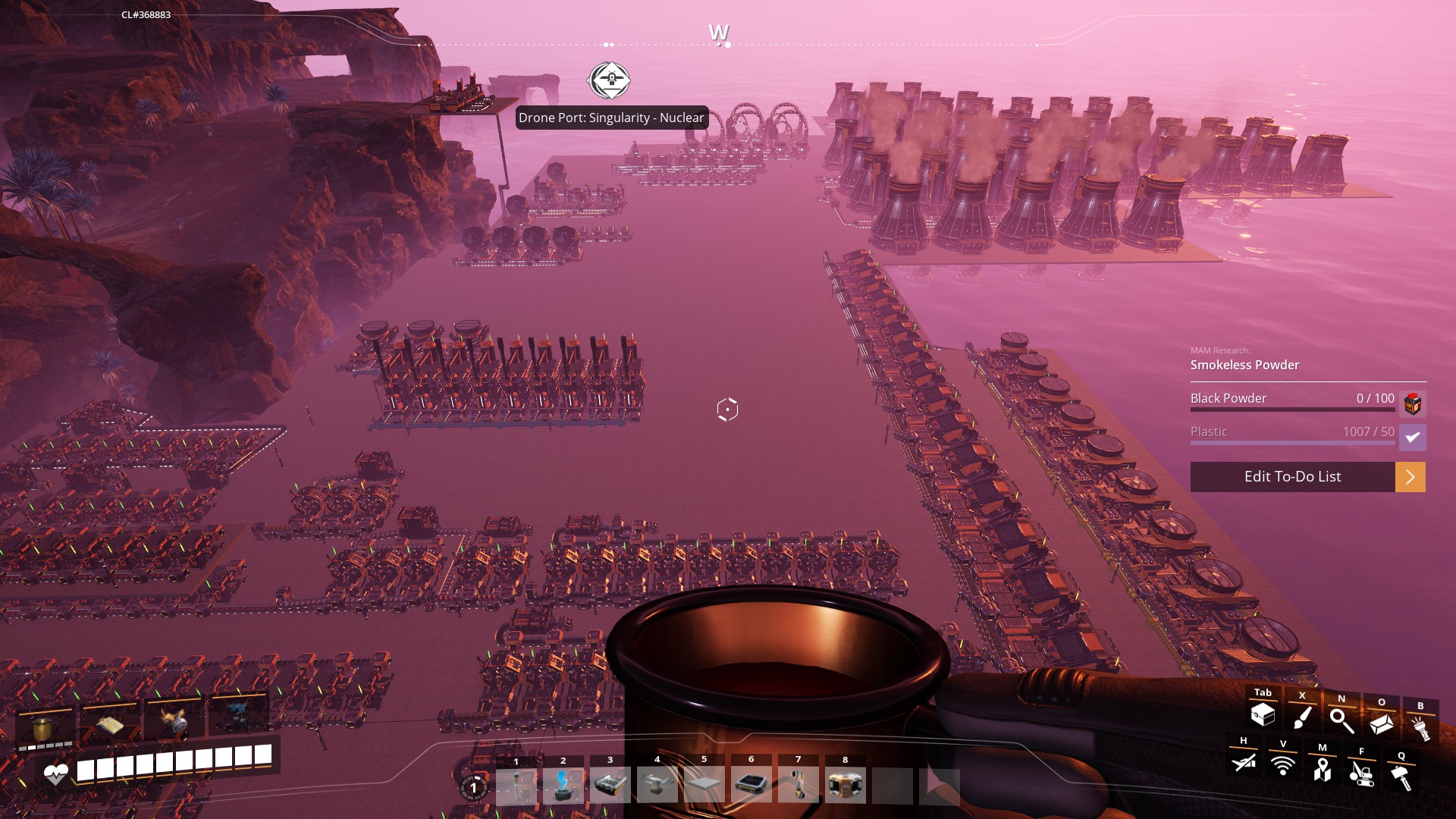The image size is (1456, 819).
Task: Click the hotbar number 1 cycle dial
Action: (474, 787)
